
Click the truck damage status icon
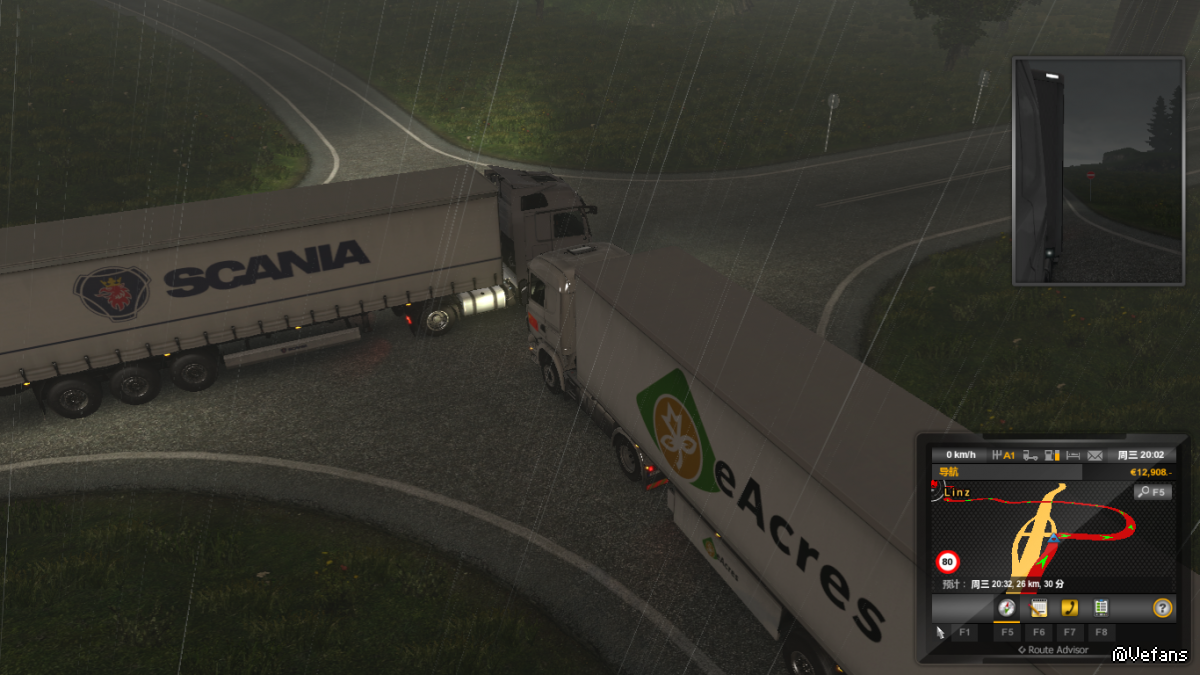tap(1028, 455)
